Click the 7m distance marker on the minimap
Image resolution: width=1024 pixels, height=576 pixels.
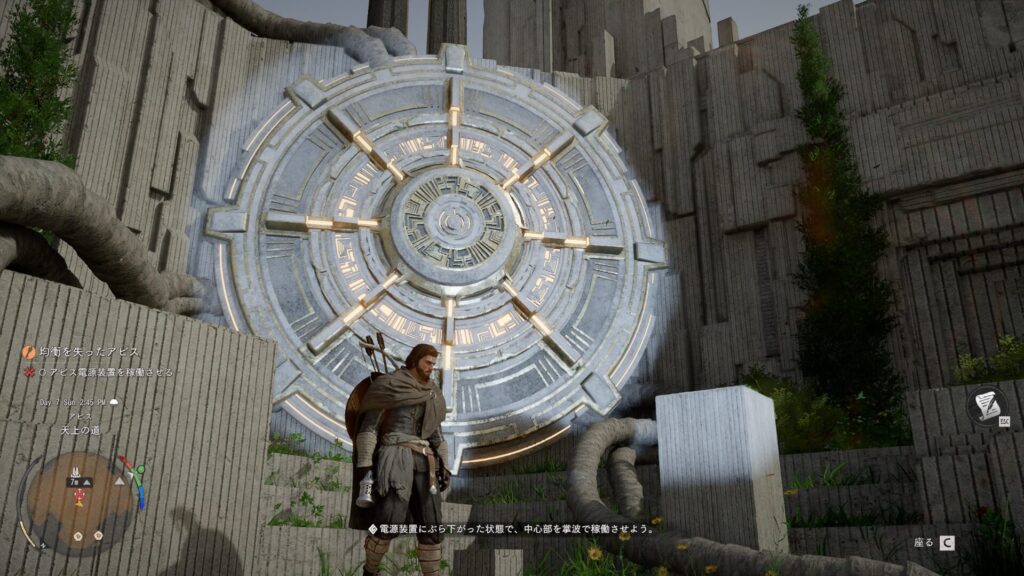click(x=73, y=482)
